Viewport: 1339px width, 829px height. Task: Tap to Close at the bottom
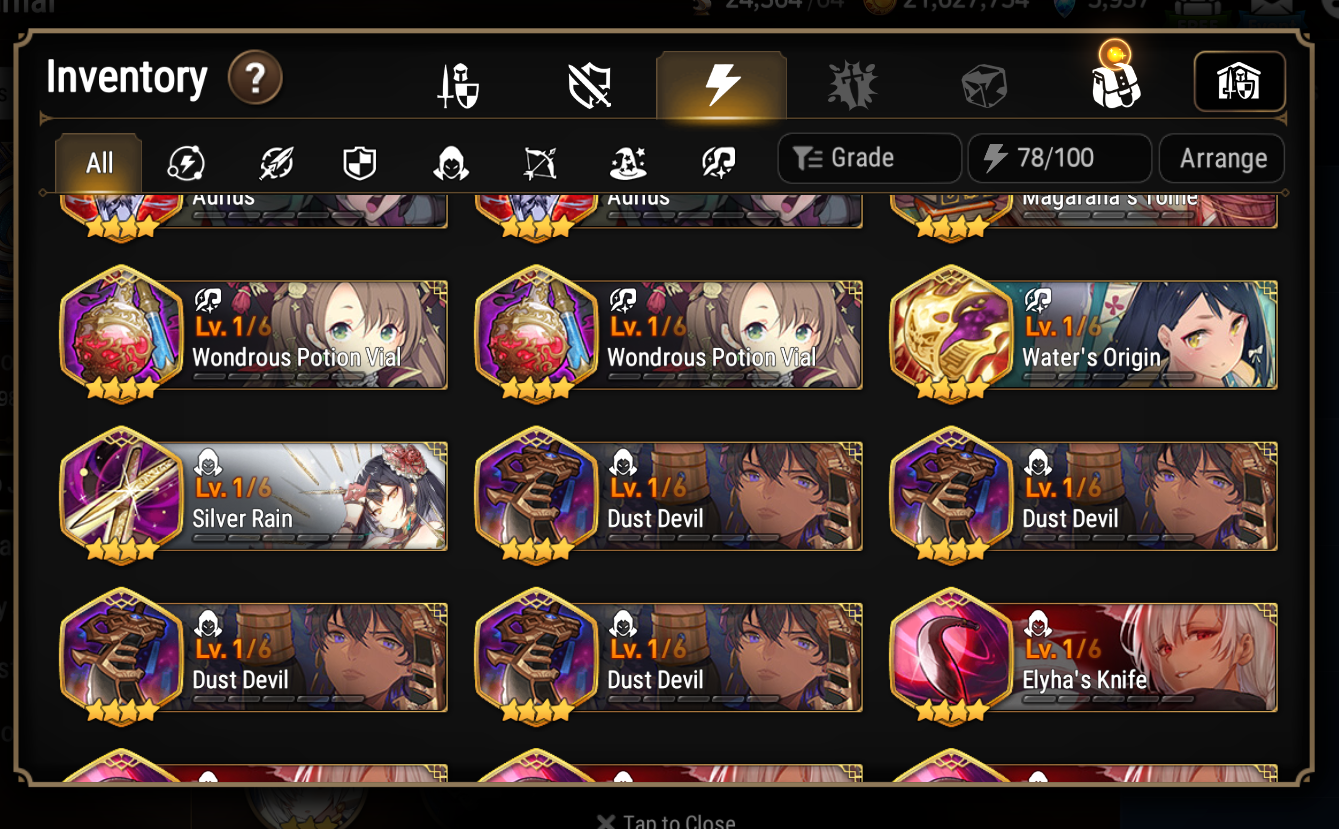[666, 820]
